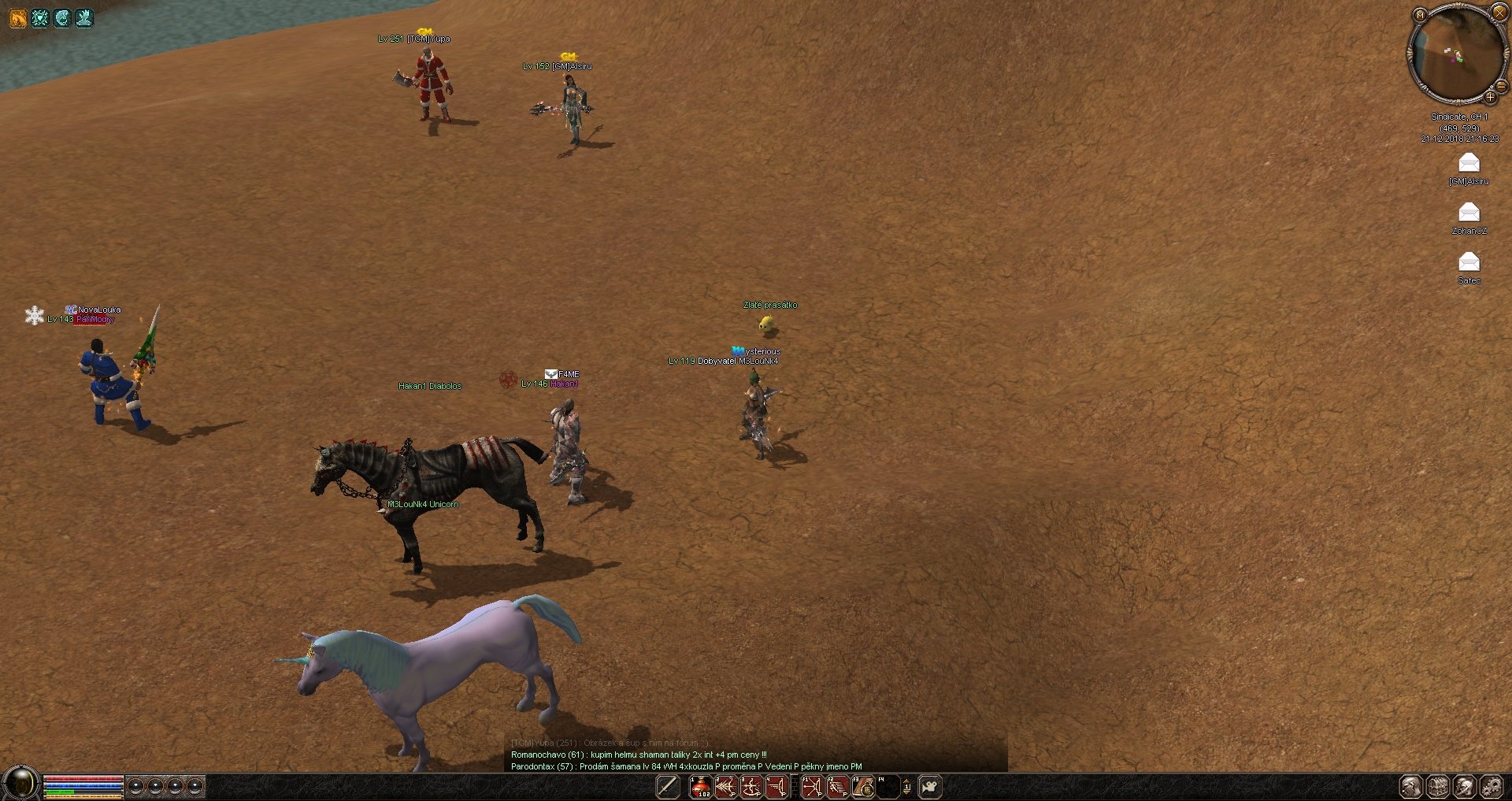Open the system settings gears button
Screen dimensions: 1512x801
[1491, 786]
